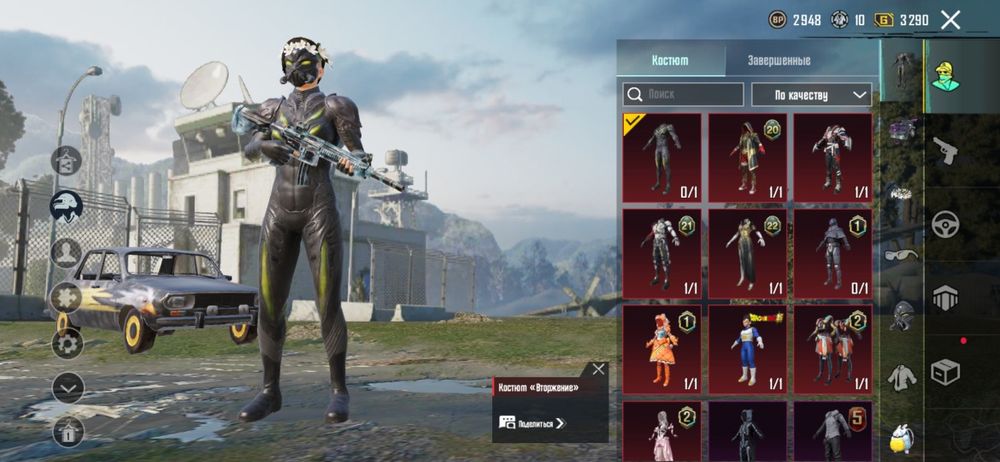Click the down-arrow collapse button on left
Image resolution: width=1000 pixels, height=462 pixels.
point(67,387)
